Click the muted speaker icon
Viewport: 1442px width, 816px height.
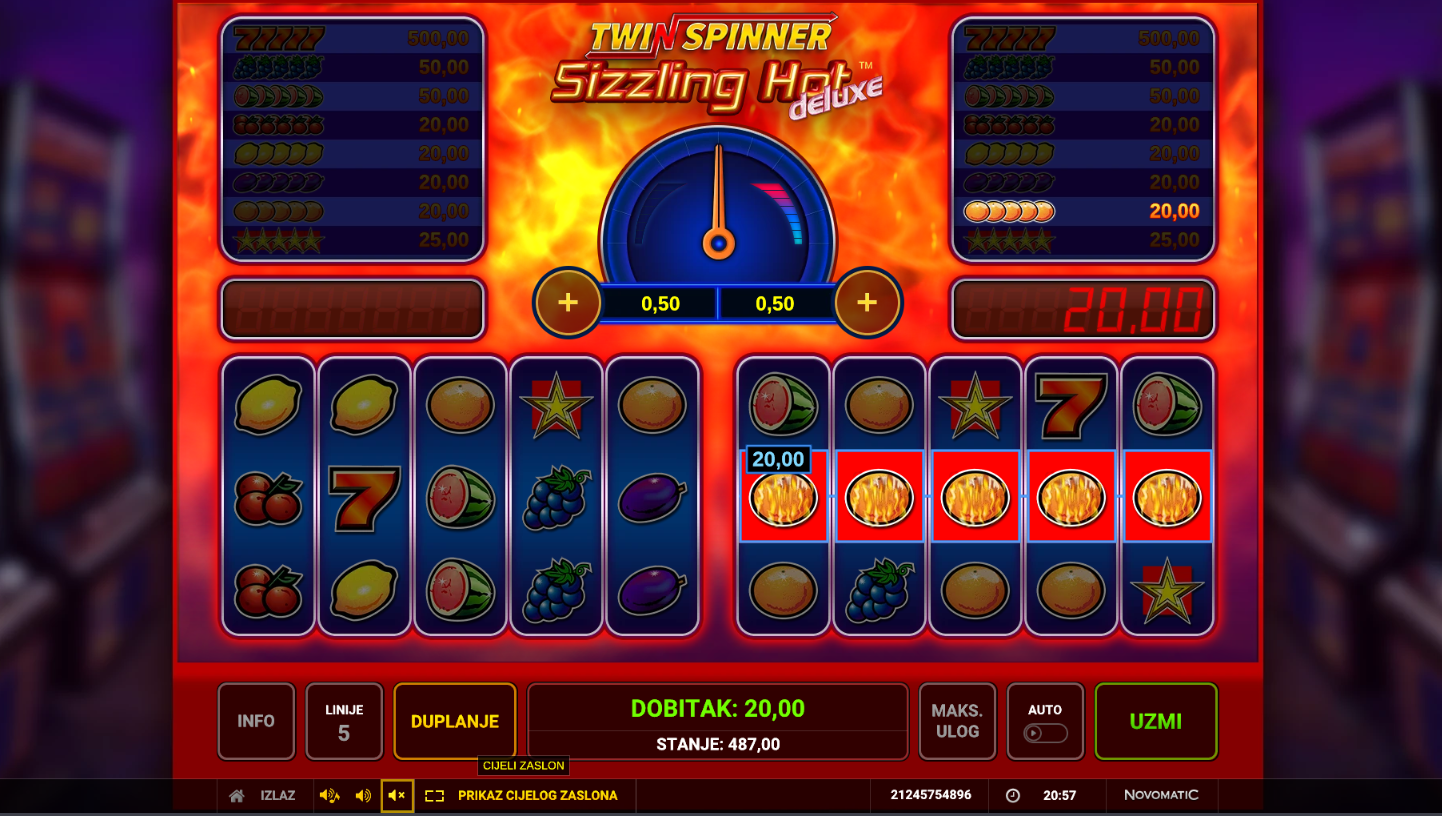click(x=397, y=796)
